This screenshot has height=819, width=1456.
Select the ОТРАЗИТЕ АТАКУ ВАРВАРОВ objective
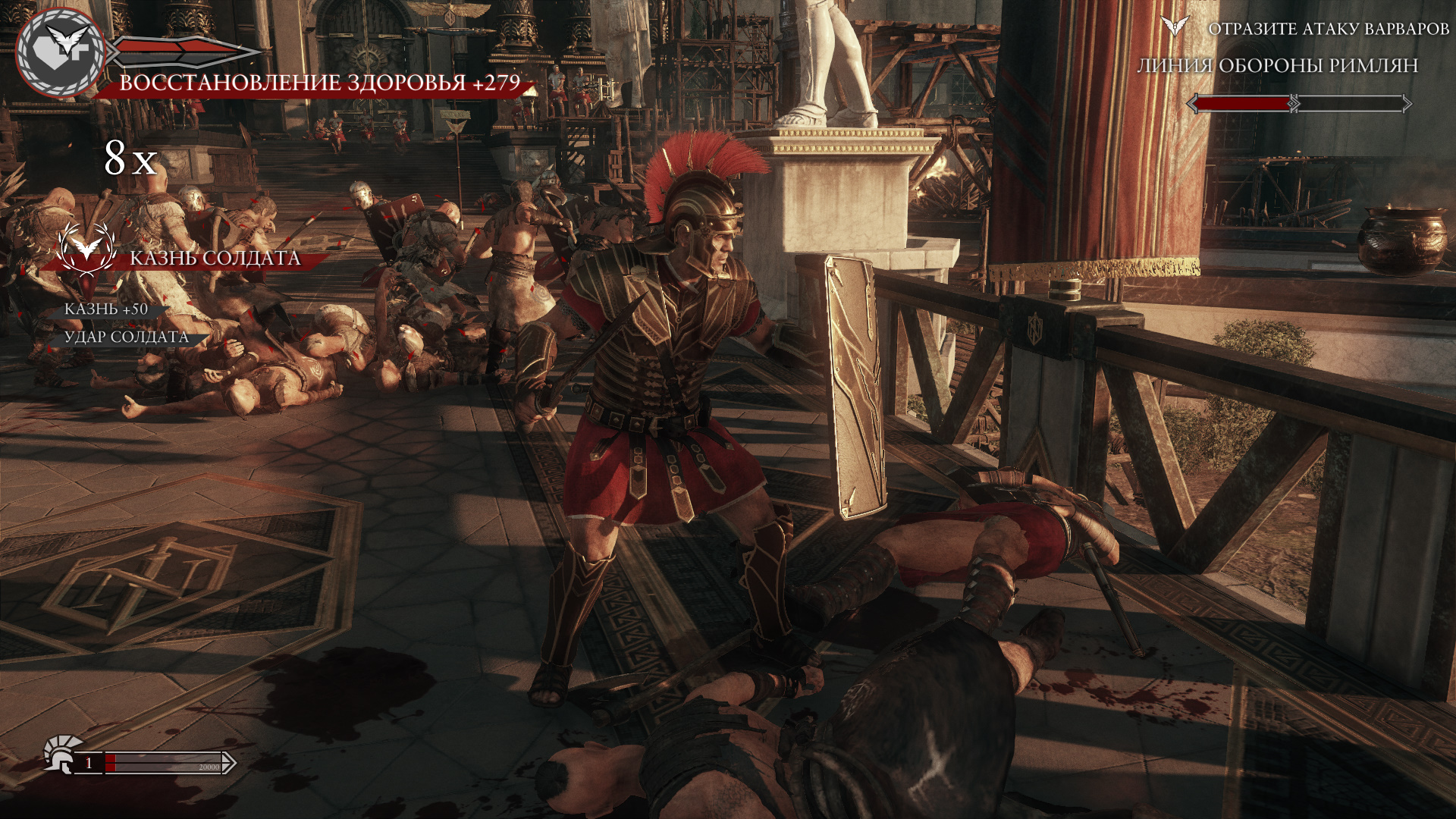(x=1328, y=29)
